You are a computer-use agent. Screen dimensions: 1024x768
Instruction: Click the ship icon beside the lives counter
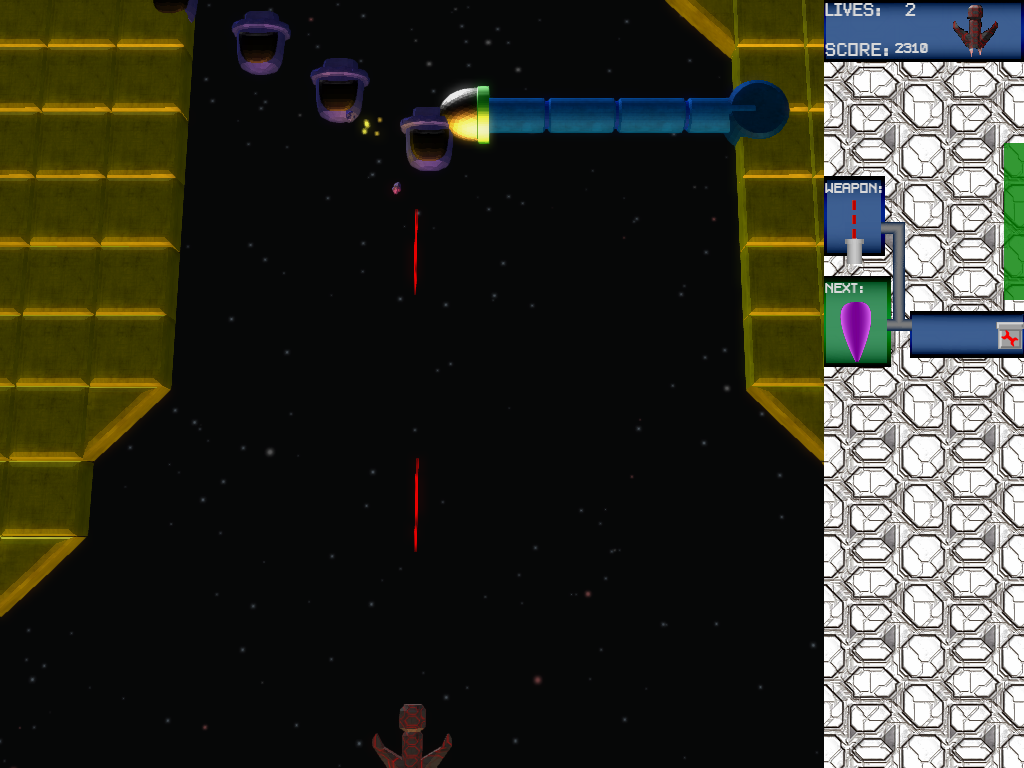[x=975, y=29]
